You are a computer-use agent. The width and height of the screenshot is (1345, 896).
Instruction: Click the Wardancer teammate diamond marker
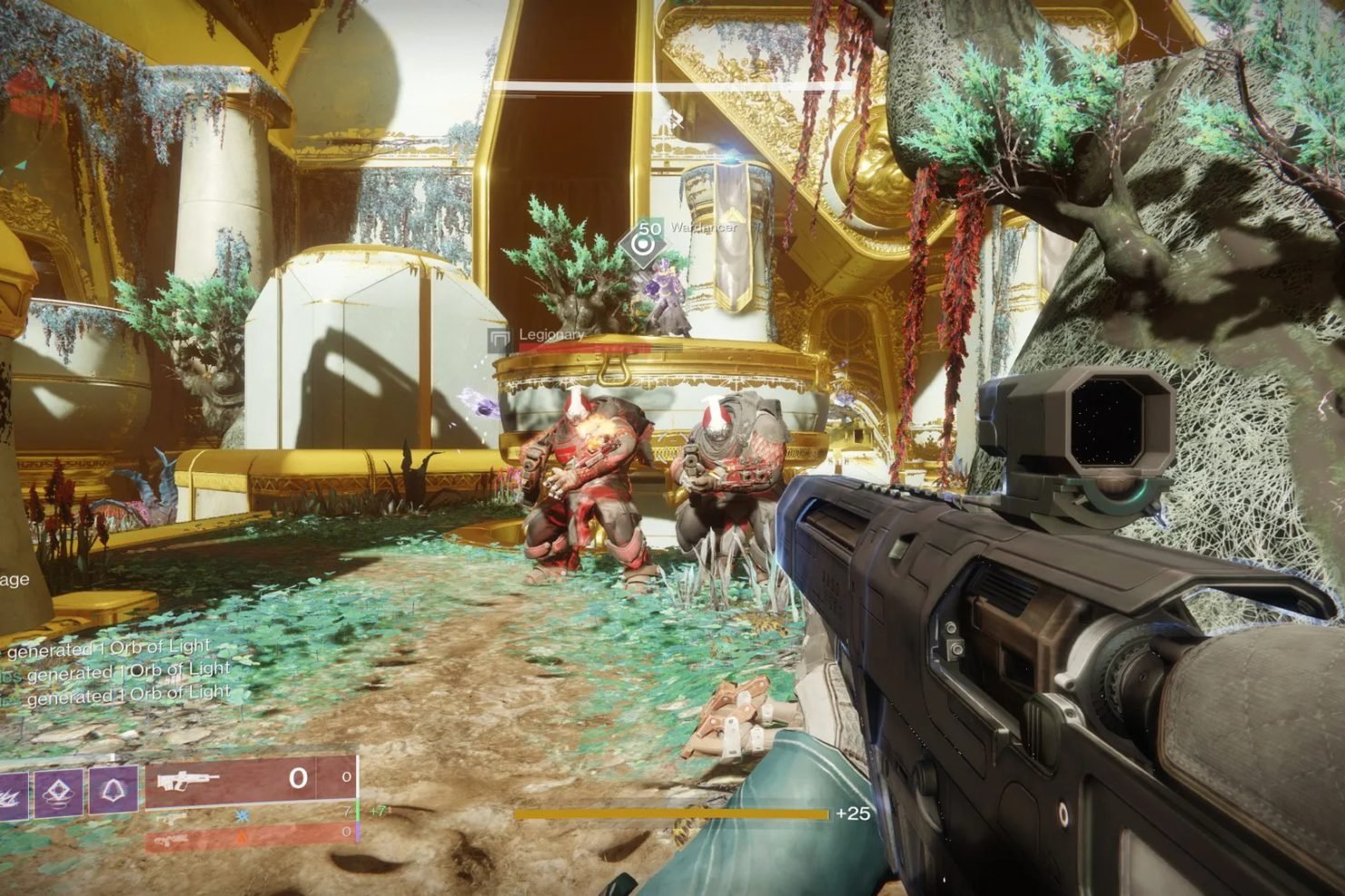click(646, 241)
